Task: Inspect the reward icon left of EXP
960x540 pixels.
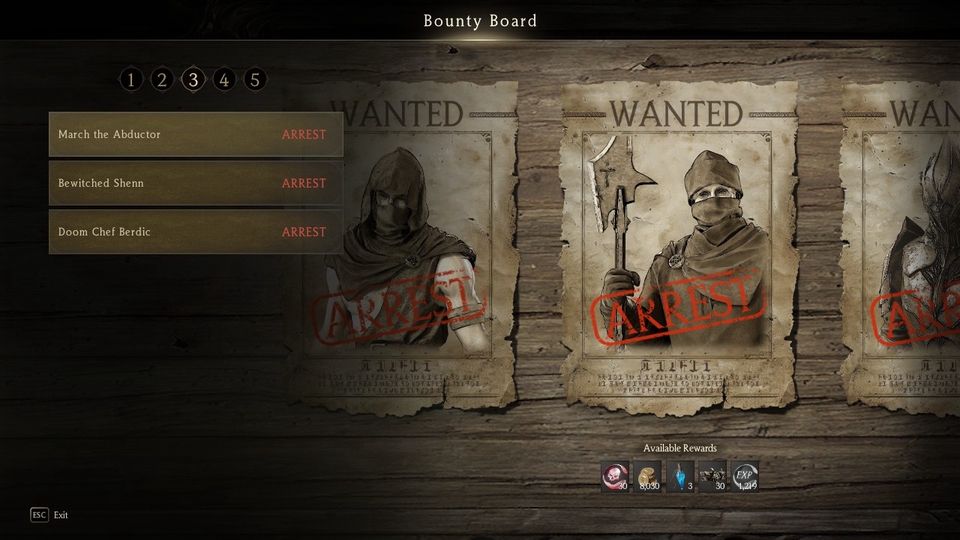Action: [712, 476]
